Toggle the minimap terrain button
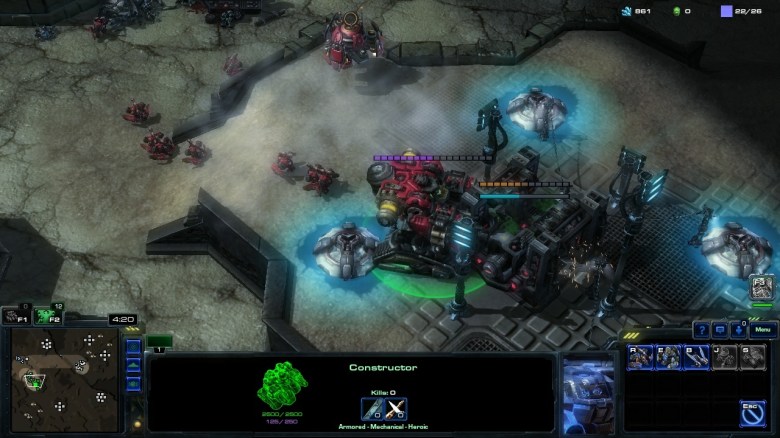780x438 pixels. (133, 366)
